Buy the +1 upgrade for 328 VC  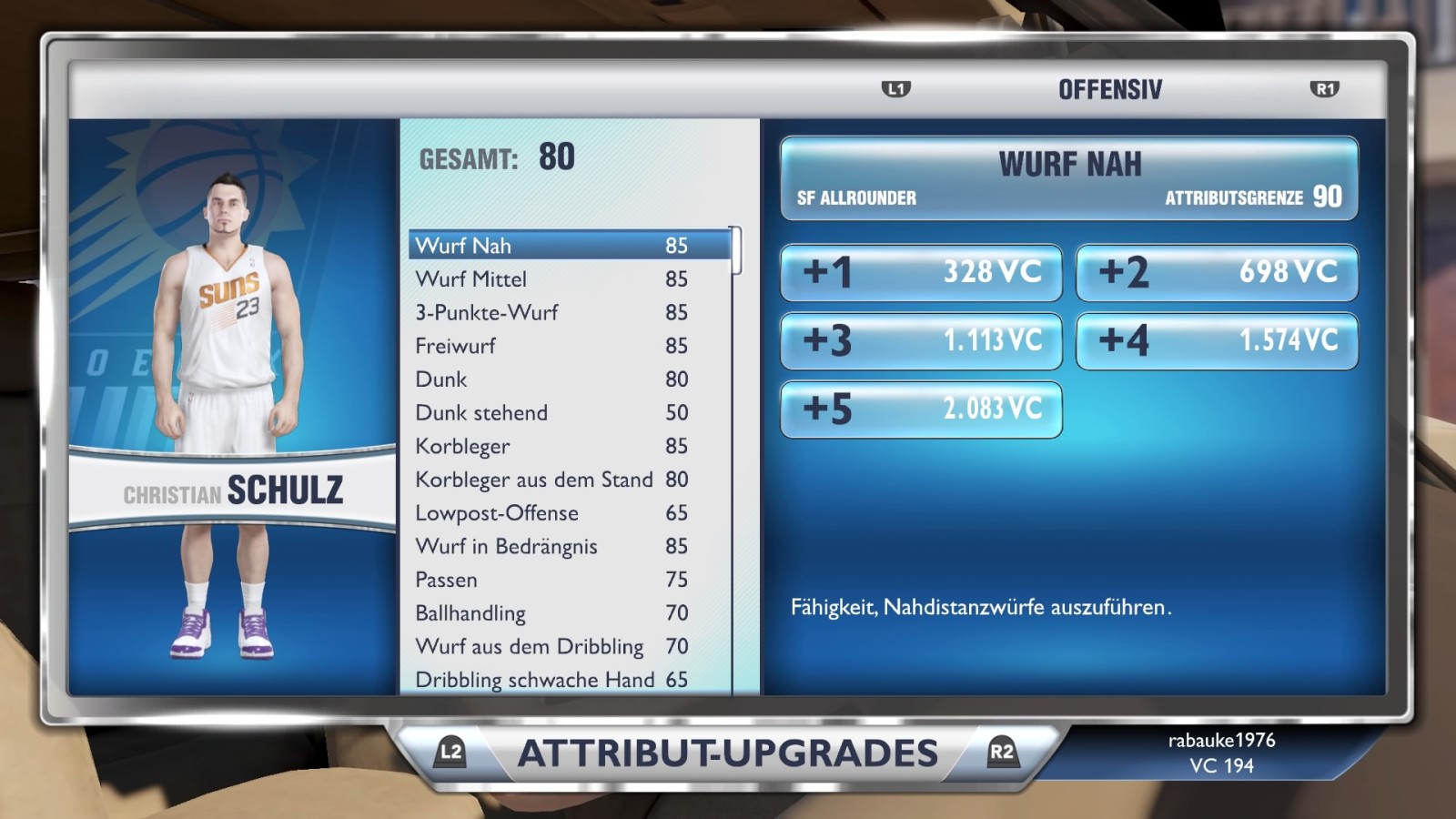[921, 272]
